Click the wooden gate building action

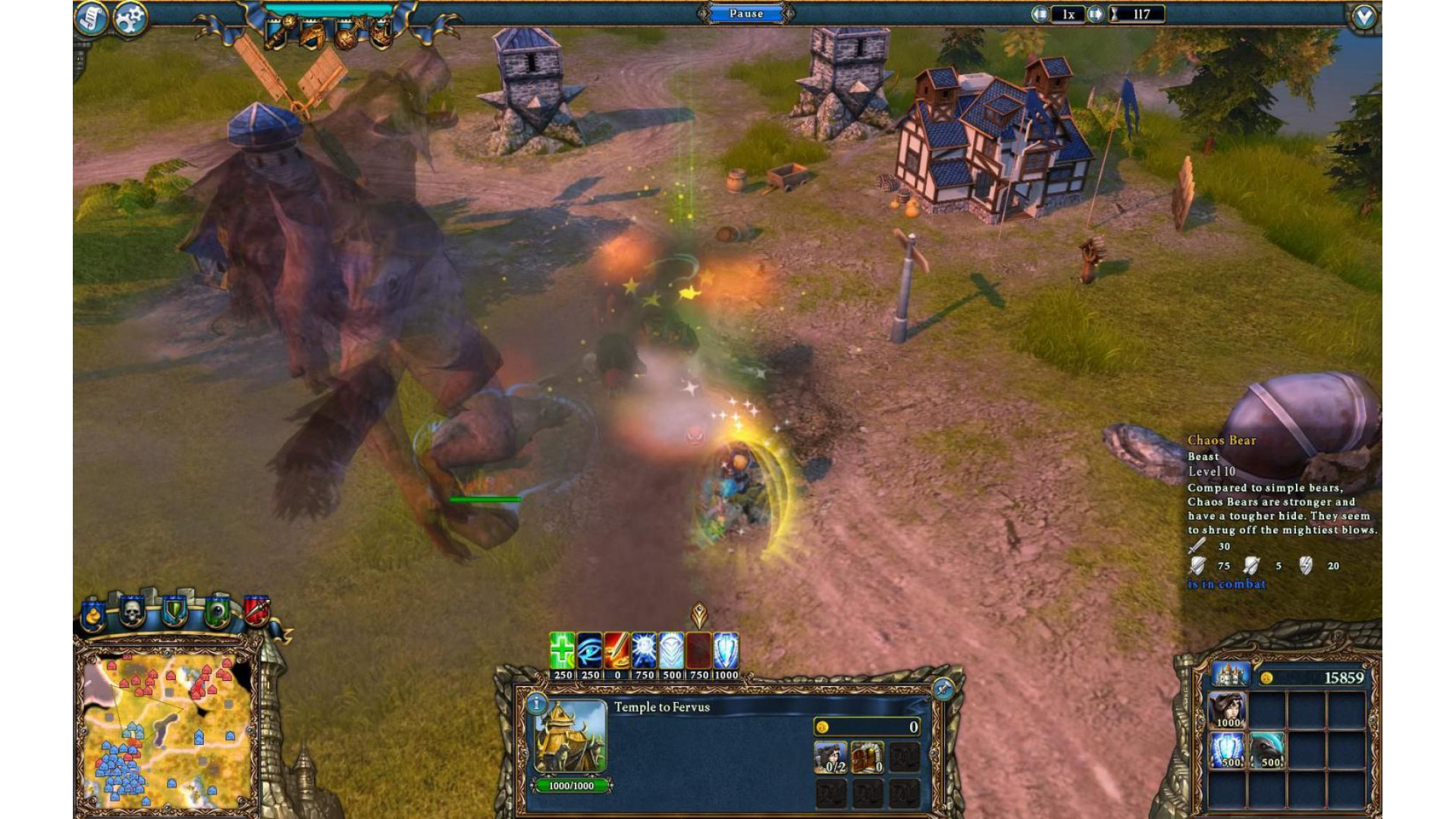pyautogui.click(x=868, y=757)
